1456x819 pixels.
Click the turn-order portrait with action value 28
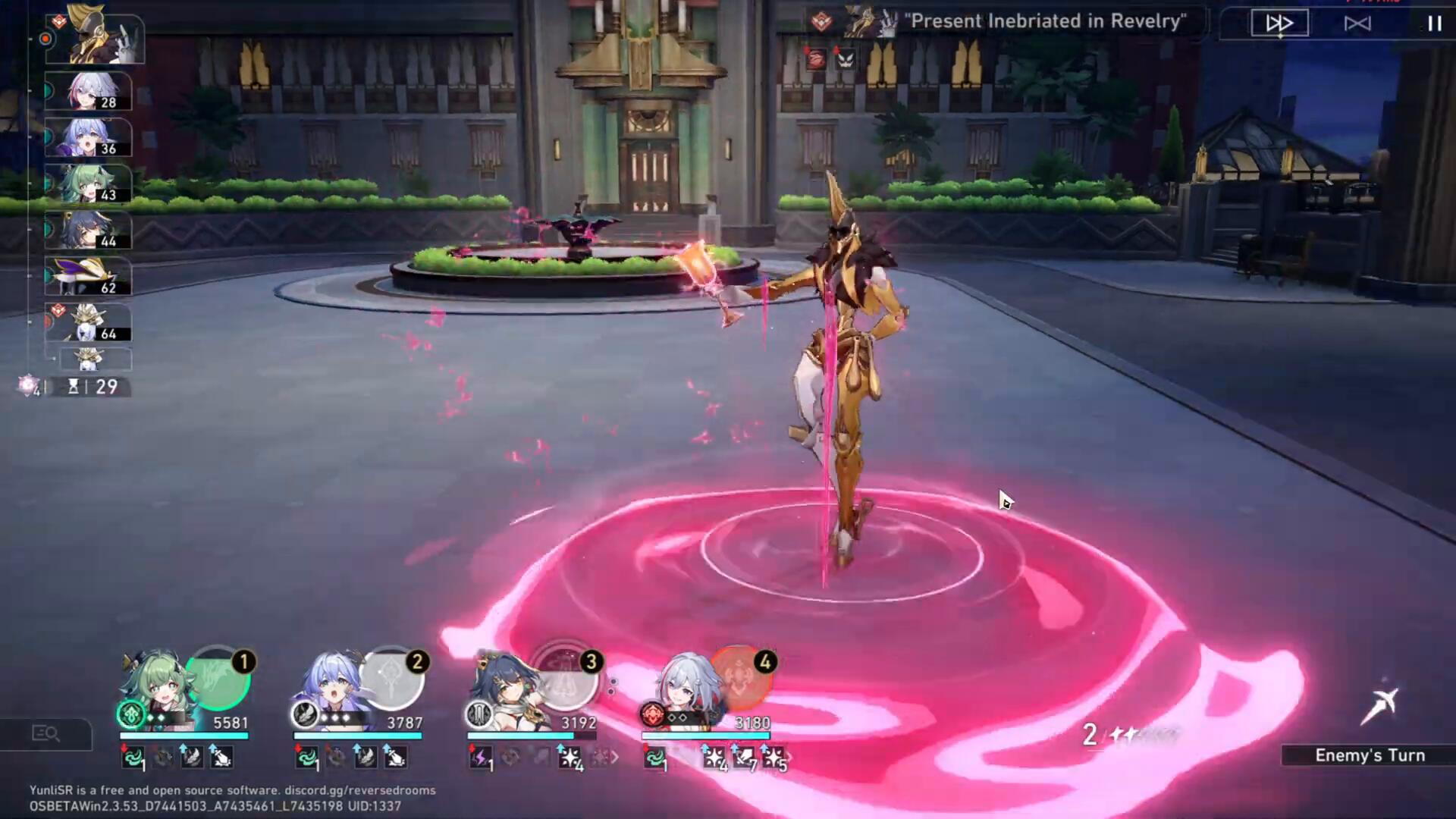click(x=88, y=92)
